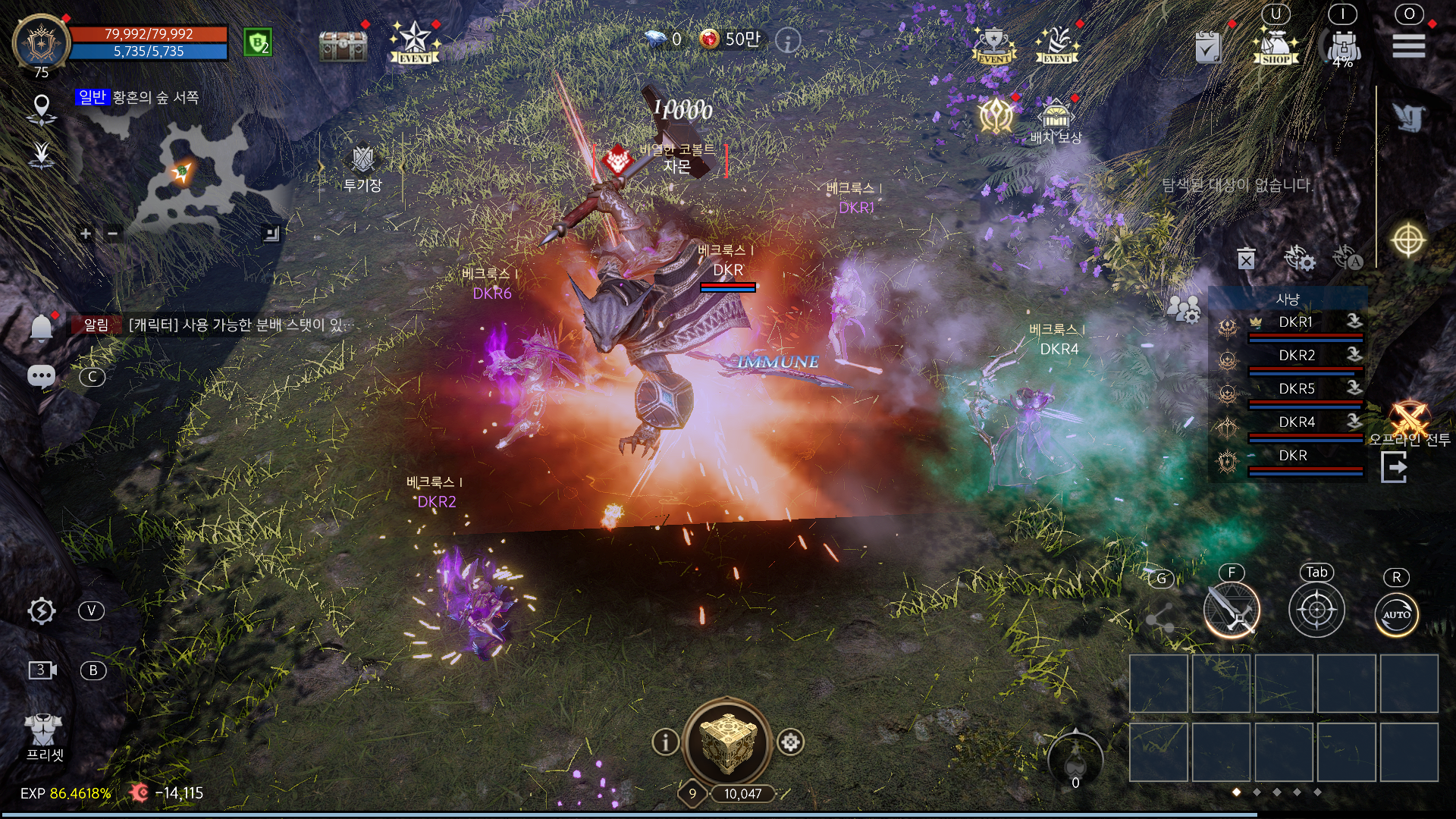Open the currency info button
The height and width of the screenshot is (819, 1456).
788,40
